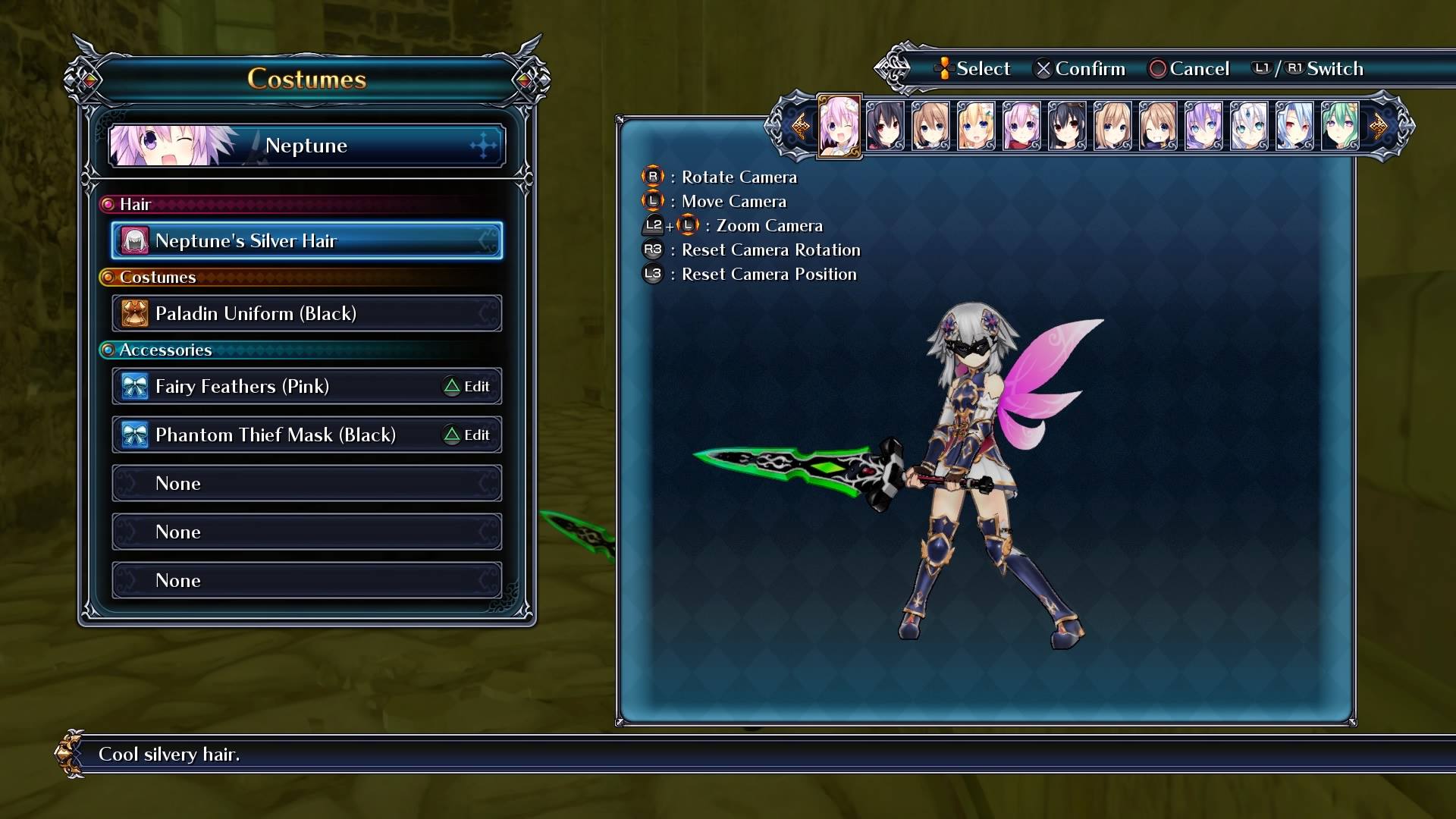Choose the light-blue-haired, red-eyed character portrait

pos(1294,126)
